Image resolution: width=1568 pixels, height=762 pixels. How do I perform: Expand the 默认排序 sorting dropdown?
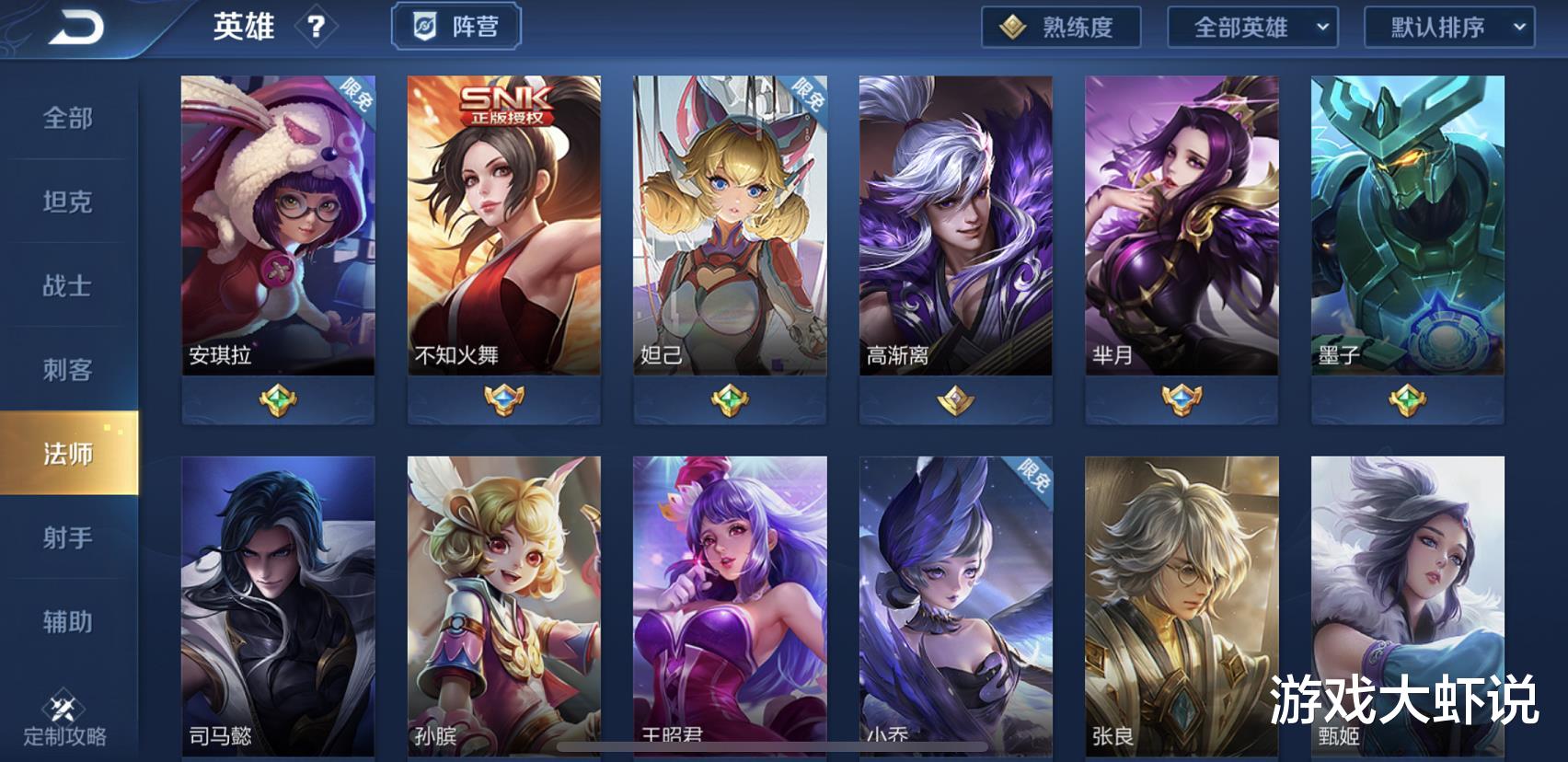pos(1448,28)
